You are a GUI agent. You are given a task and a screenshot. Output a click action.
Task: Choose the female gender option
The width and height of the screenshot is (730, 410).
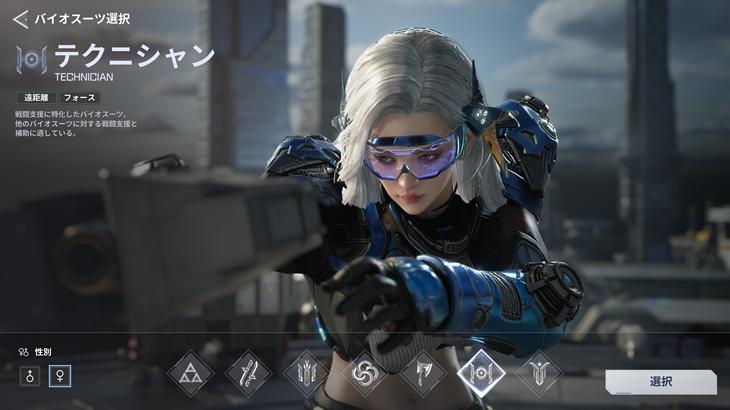tap(60, 376)
